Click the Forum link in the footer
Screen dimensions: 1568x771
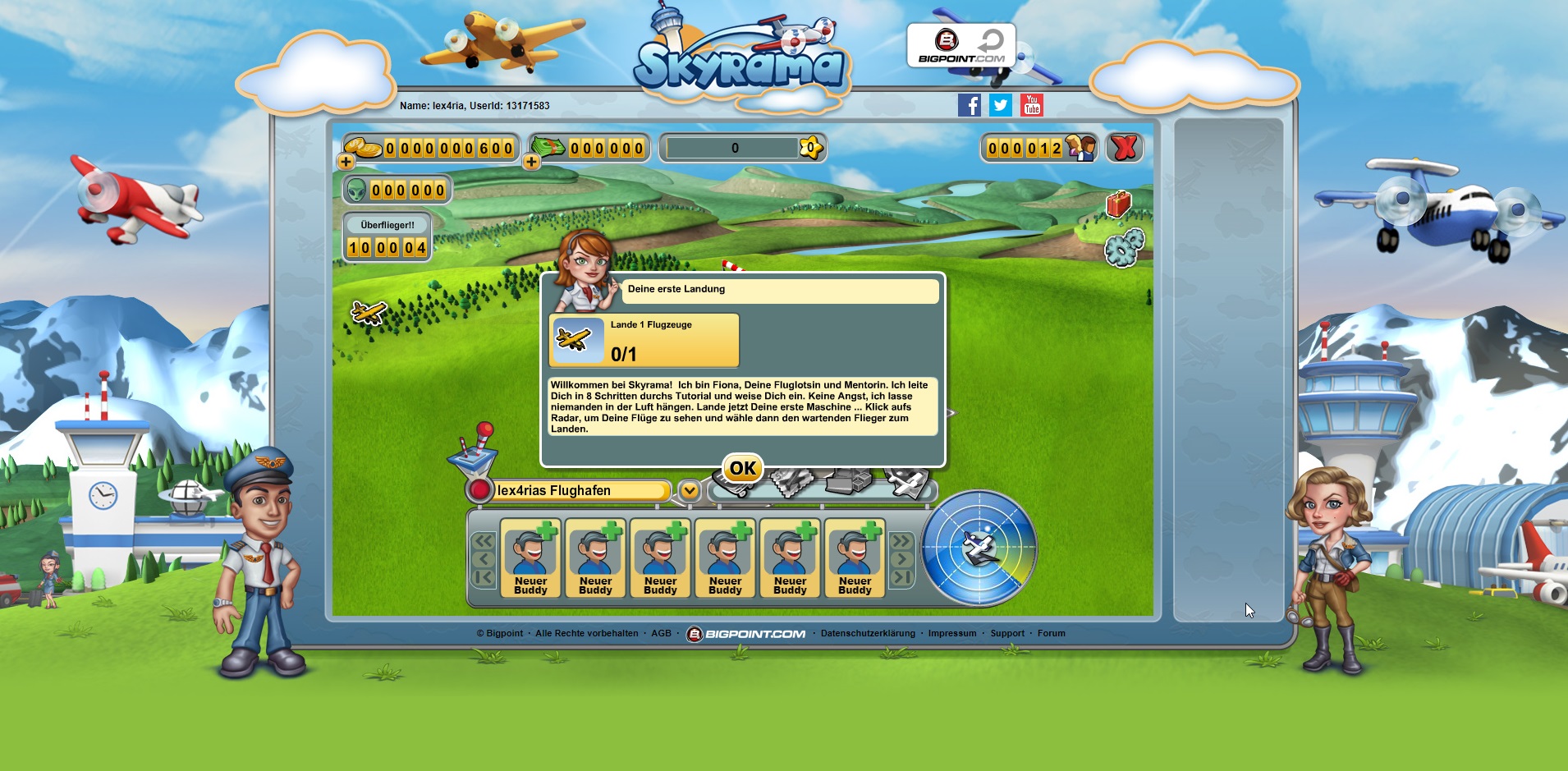pyautogui.click(x=1052, y=633)
